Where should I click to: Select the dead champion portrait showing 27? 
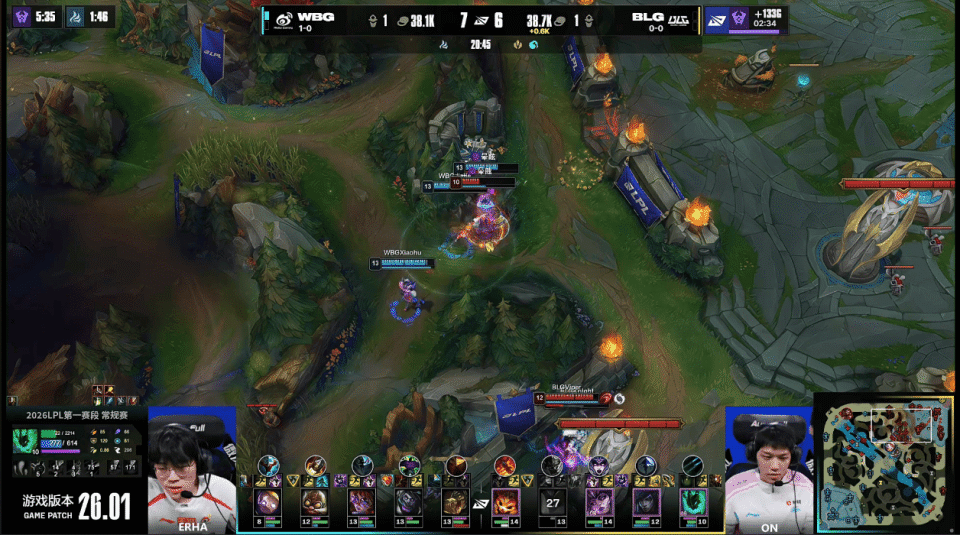[553, 501]
